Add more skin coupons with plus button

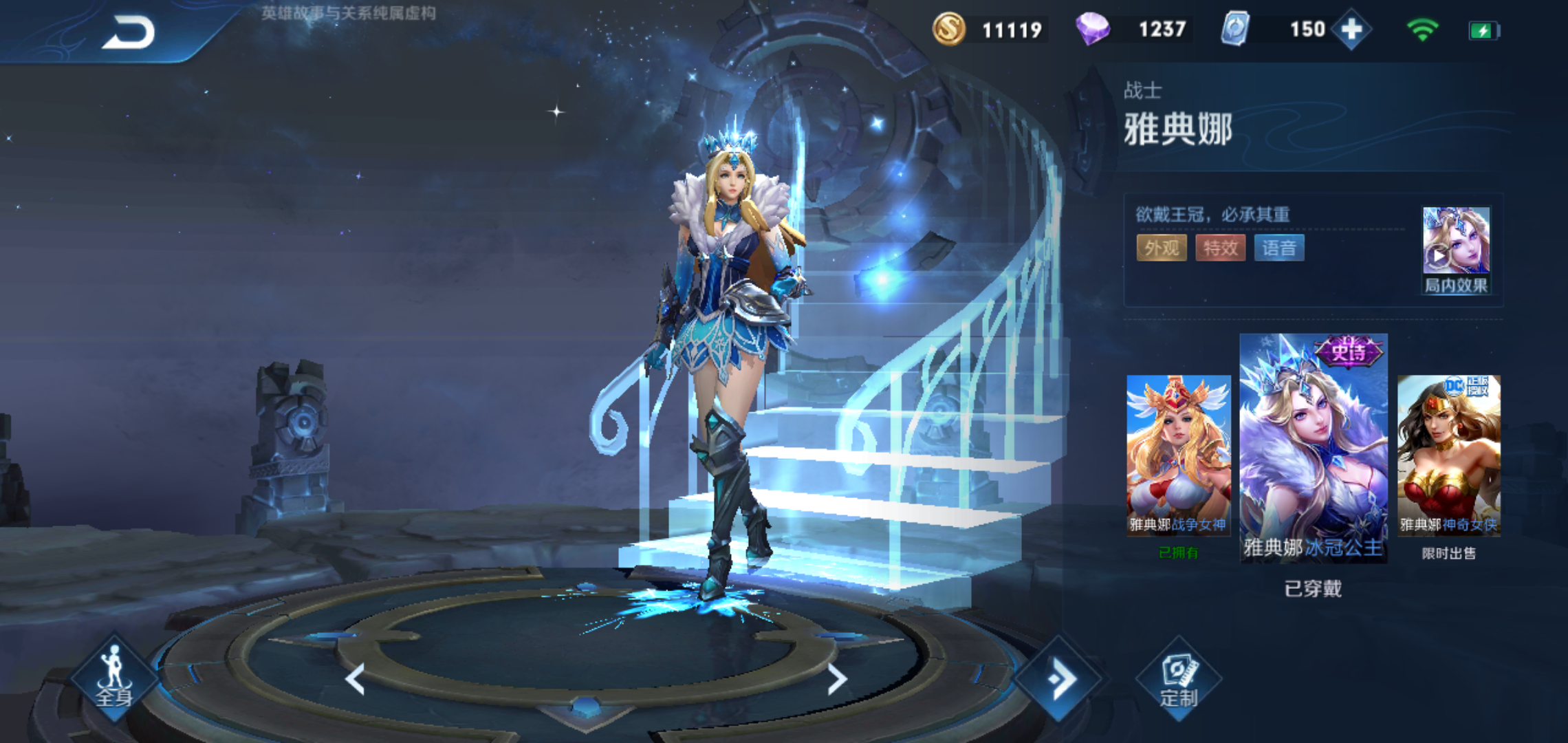click(1351, 30)
